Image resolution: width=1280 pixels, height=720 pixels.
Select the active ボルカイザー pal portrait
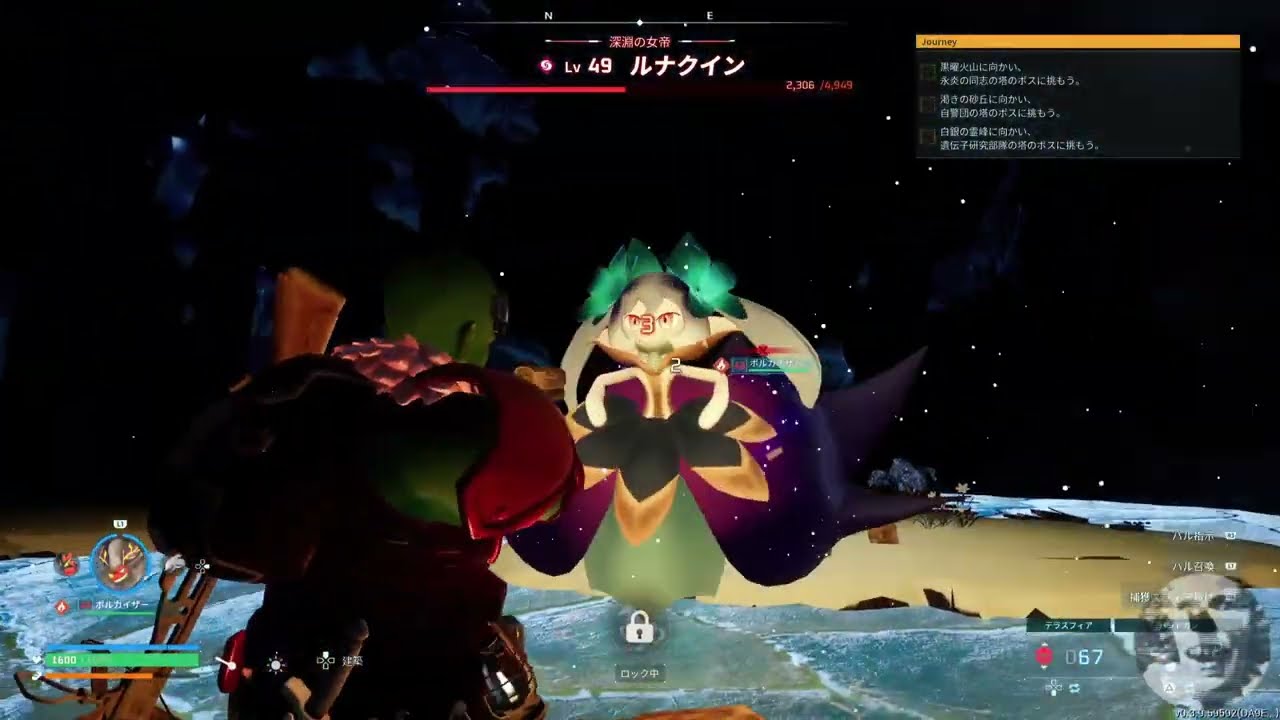[120, 563]
